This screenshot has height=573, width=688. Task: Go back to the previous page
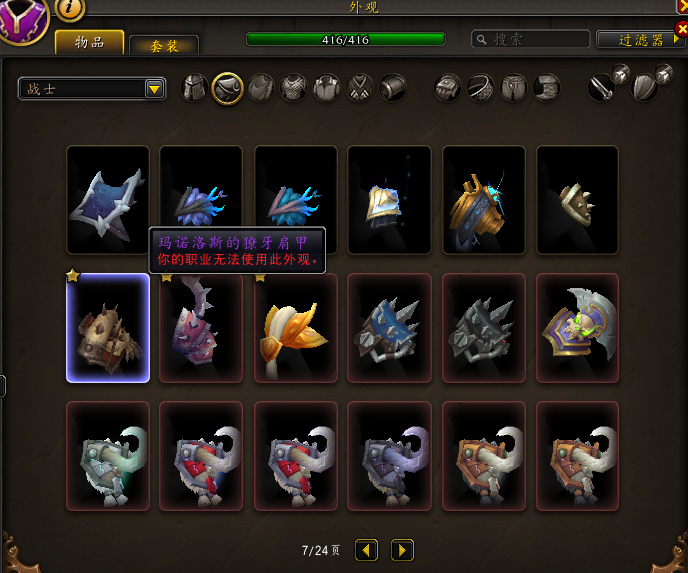[367, 550]
